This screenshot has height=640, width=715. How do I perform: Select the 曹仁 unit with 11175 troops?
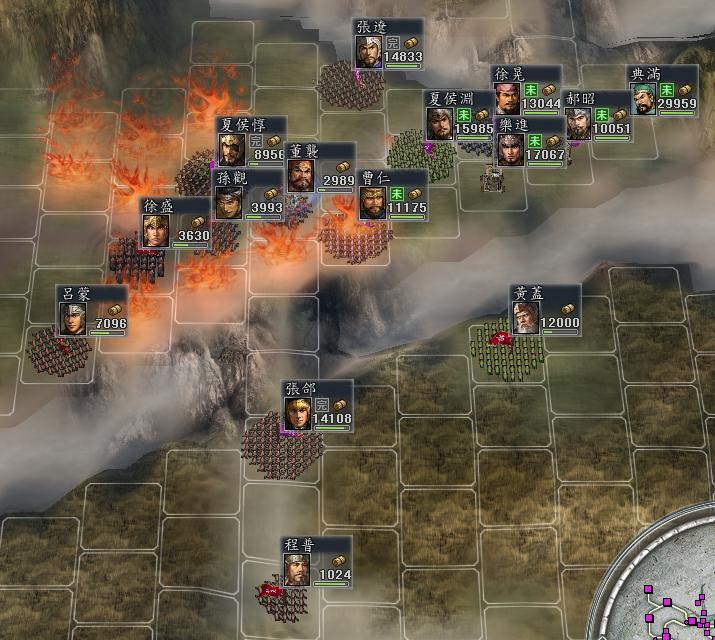coord(393,195)
